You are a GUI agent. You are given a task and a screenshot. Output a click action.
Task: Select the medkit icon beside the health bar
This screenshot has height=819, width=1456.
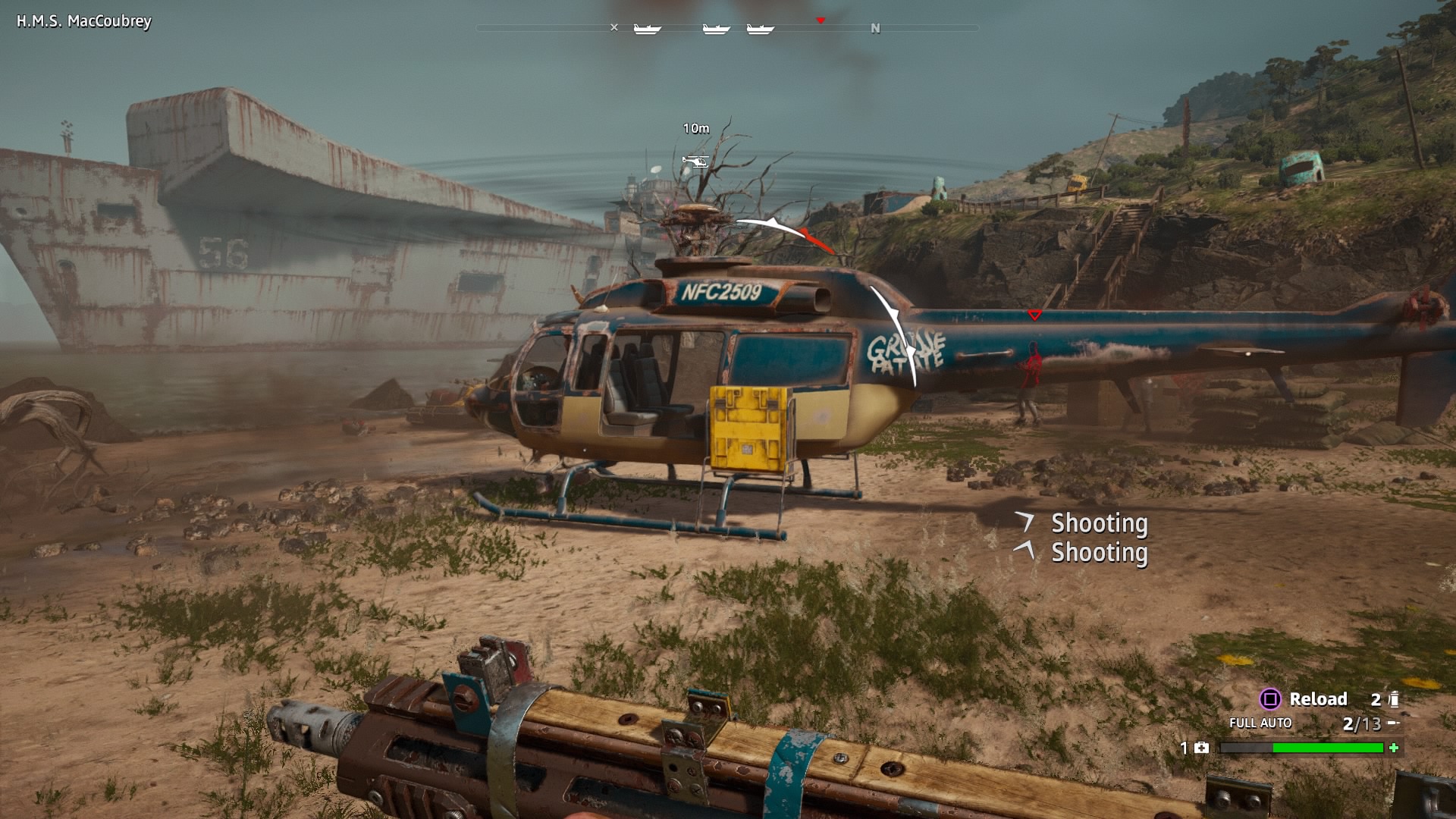[x=1201, y=748]
